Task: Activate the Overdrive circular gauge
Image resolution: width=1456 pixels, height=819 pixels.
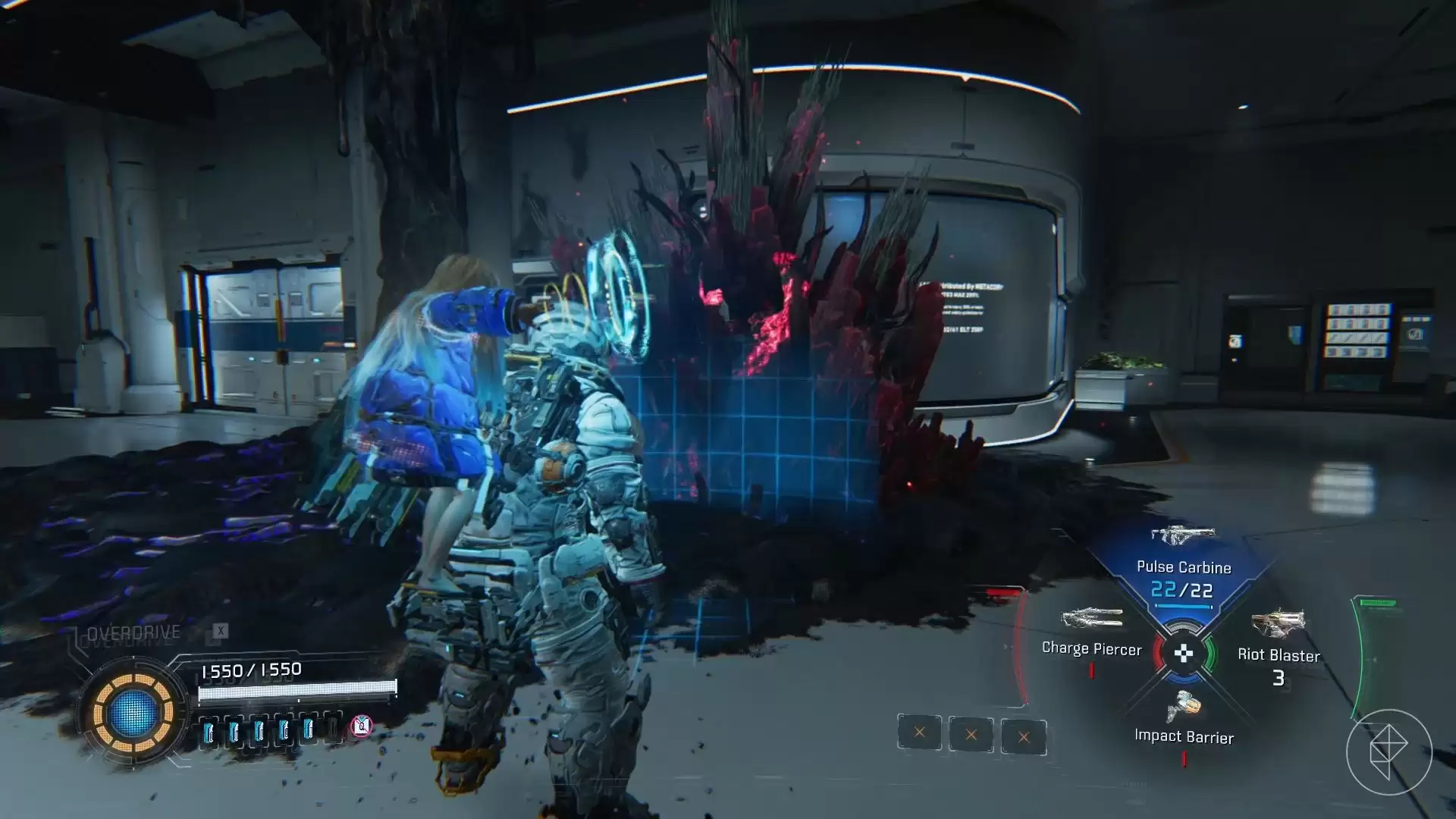Action: pyautogui.click(x=133, y=712)
